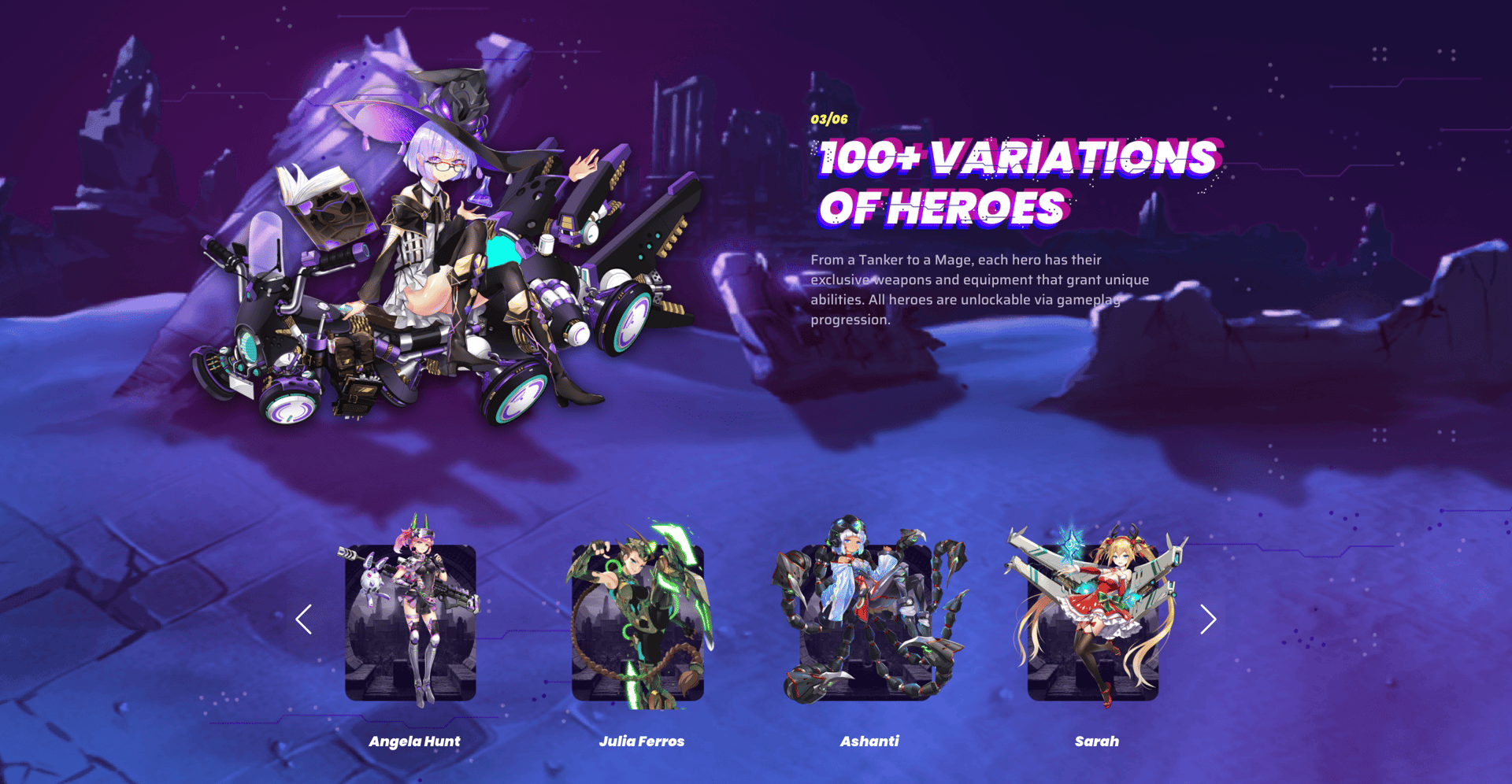Click the Julia Ferros name caption

tap(642, 741)
